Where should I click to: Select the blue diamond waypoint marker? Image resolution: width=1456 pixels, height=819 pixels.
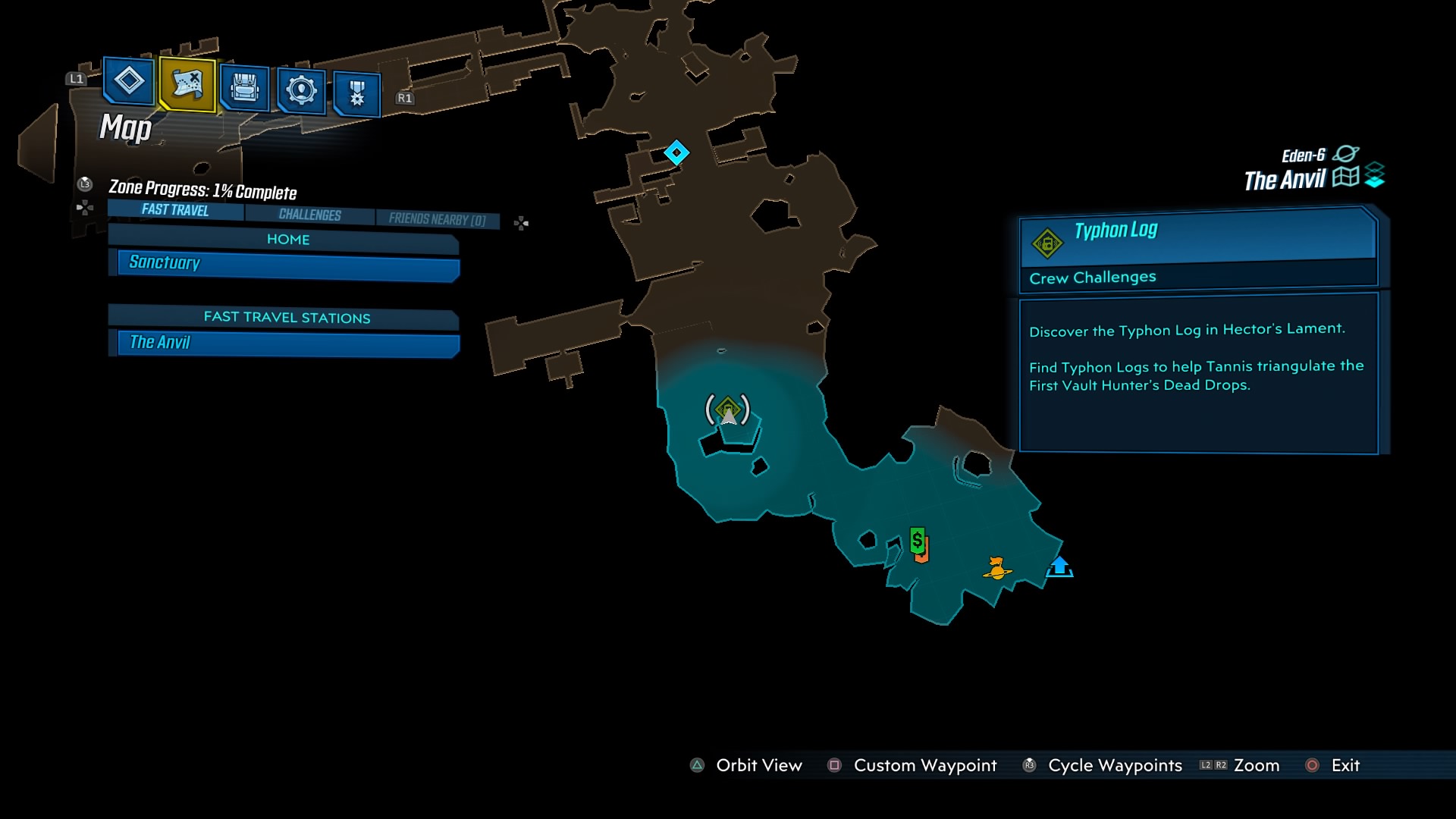pos(677,152)
